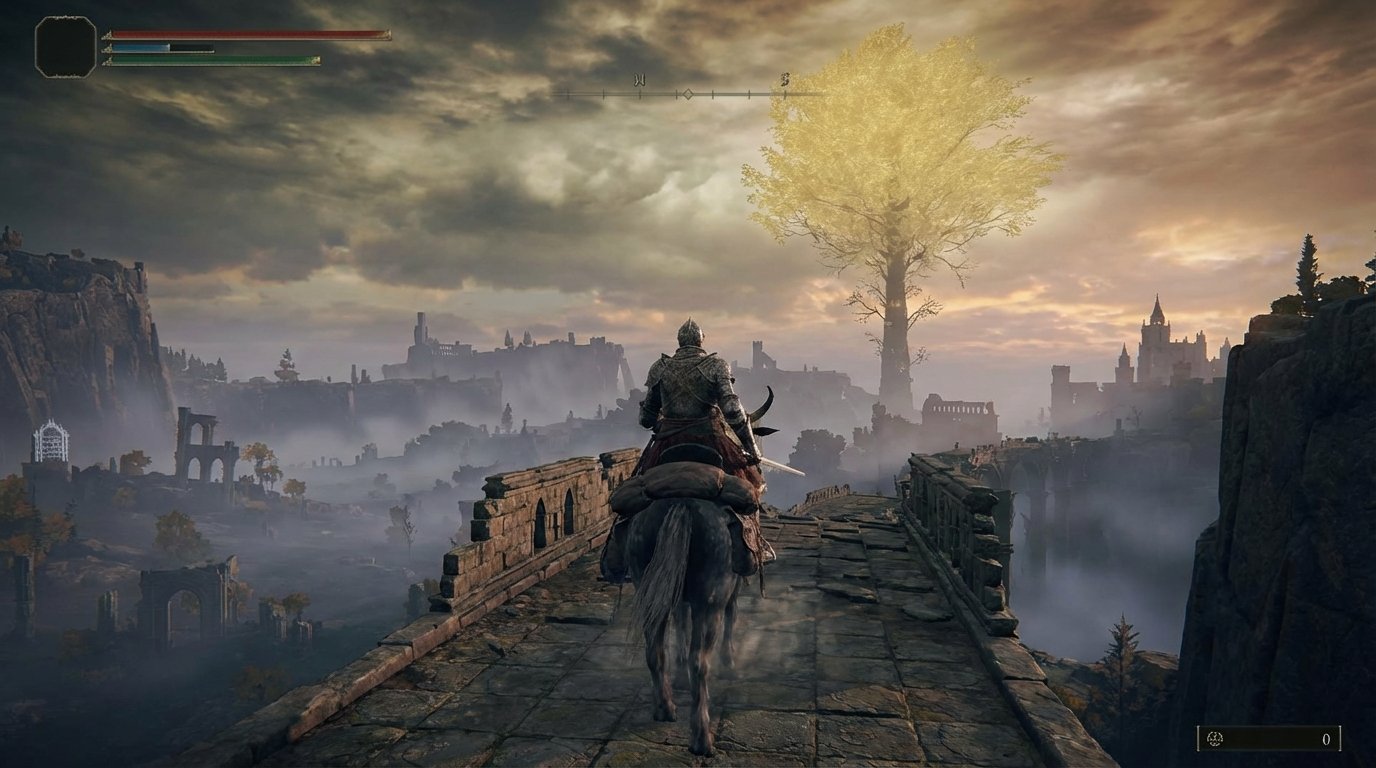Click the S rune on the compass bar
The image size is (1376, 768).
pyautogui.click(x=785, y=78)
